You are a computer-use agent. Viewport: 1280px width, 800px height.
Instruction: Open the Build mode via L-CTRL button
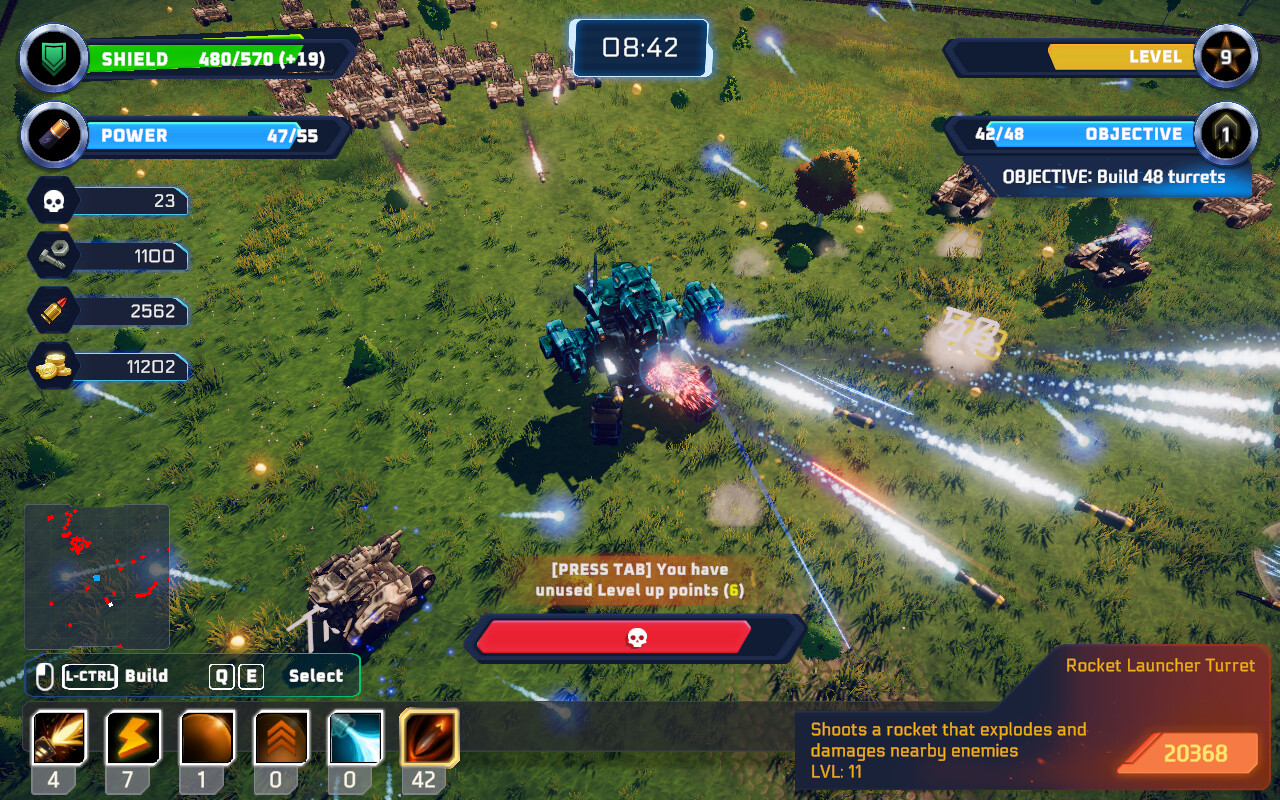point(88,675)
